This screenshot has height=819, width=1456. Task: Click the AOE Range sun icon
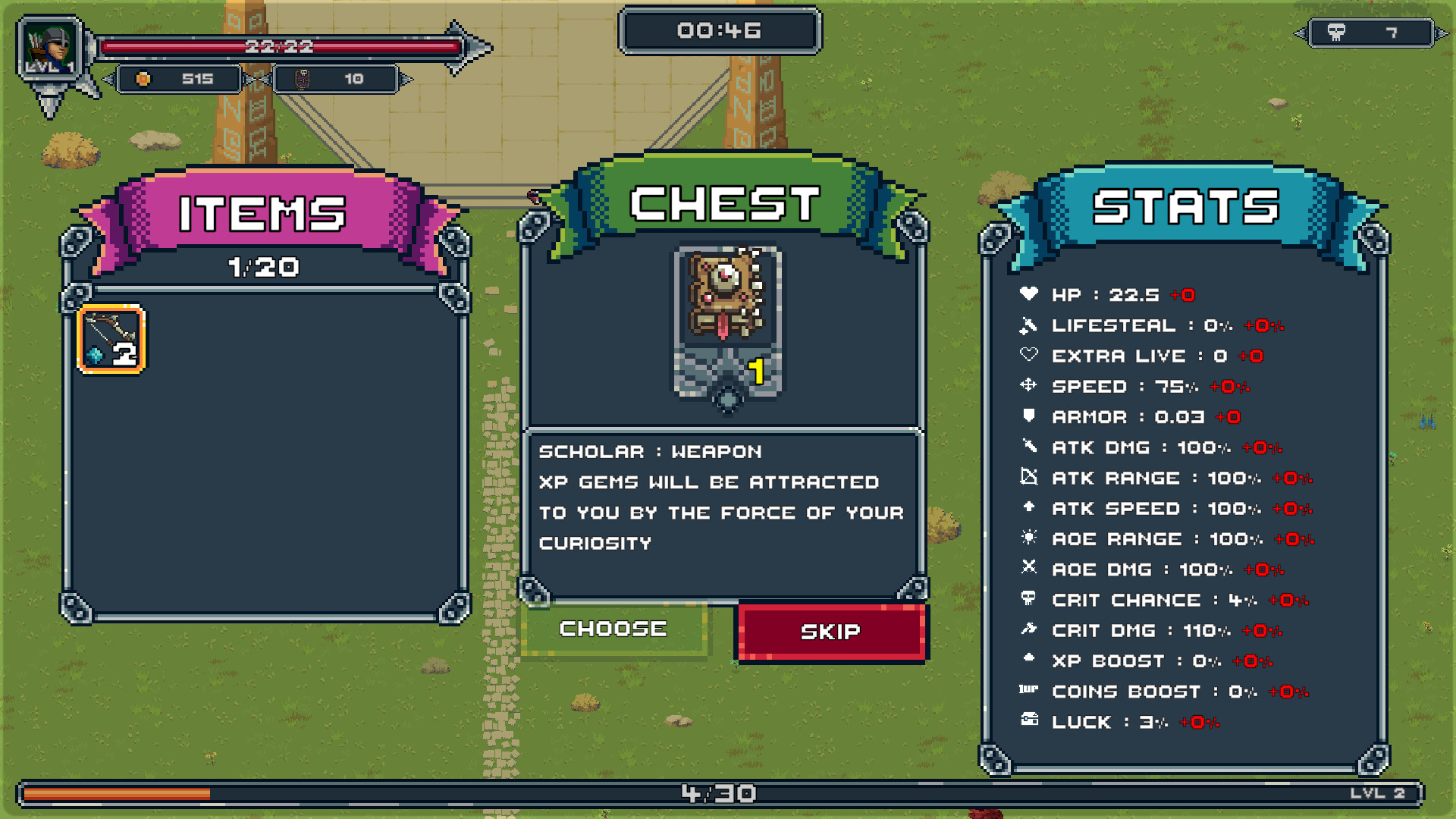coord(1029,538)
